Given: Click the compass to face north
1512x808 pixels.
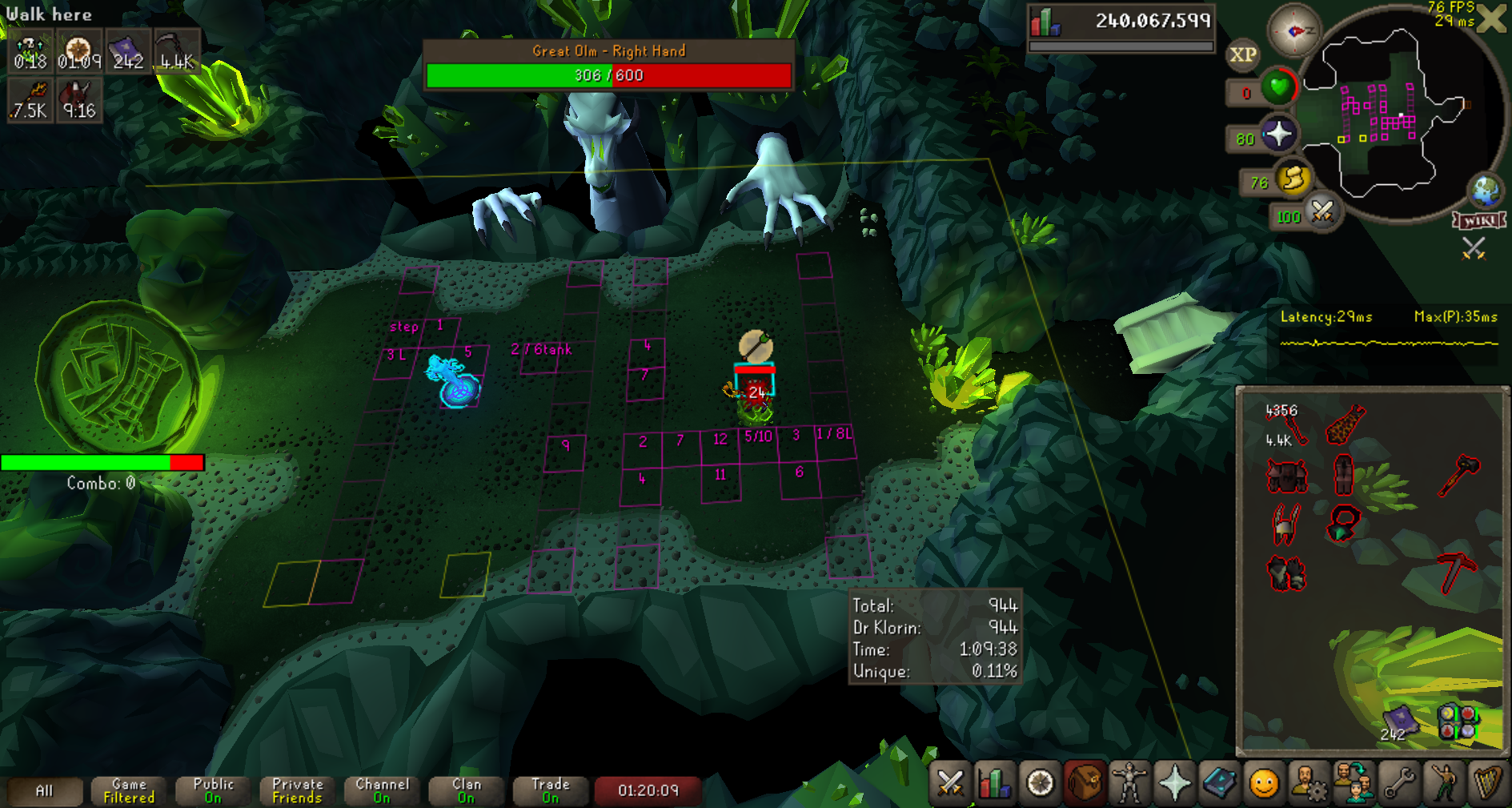Looking at the screenshot, I should tap(1294, 30).
